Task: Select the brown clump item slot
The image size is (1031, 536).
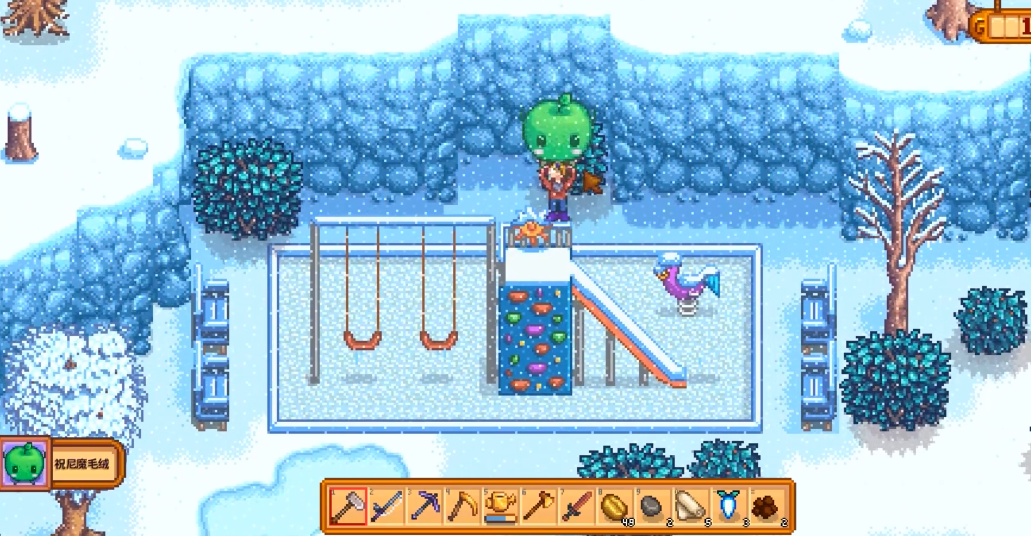Action: click(766, 505)
